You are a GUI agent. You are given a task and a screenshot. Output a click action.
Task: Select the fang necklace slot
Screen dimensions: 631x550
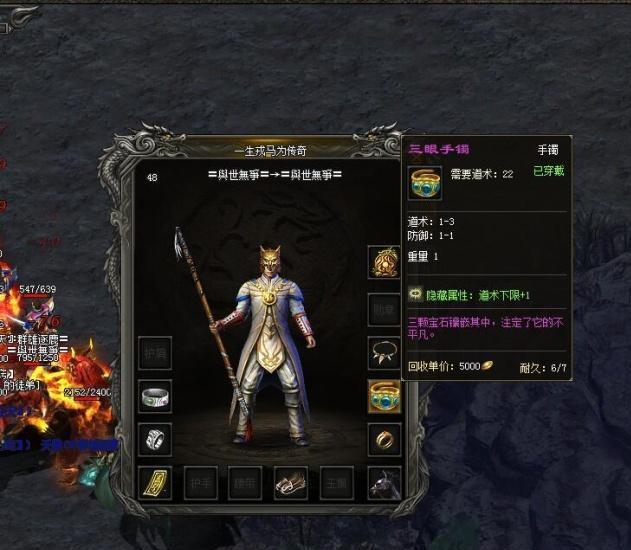[x=384, y=352]
